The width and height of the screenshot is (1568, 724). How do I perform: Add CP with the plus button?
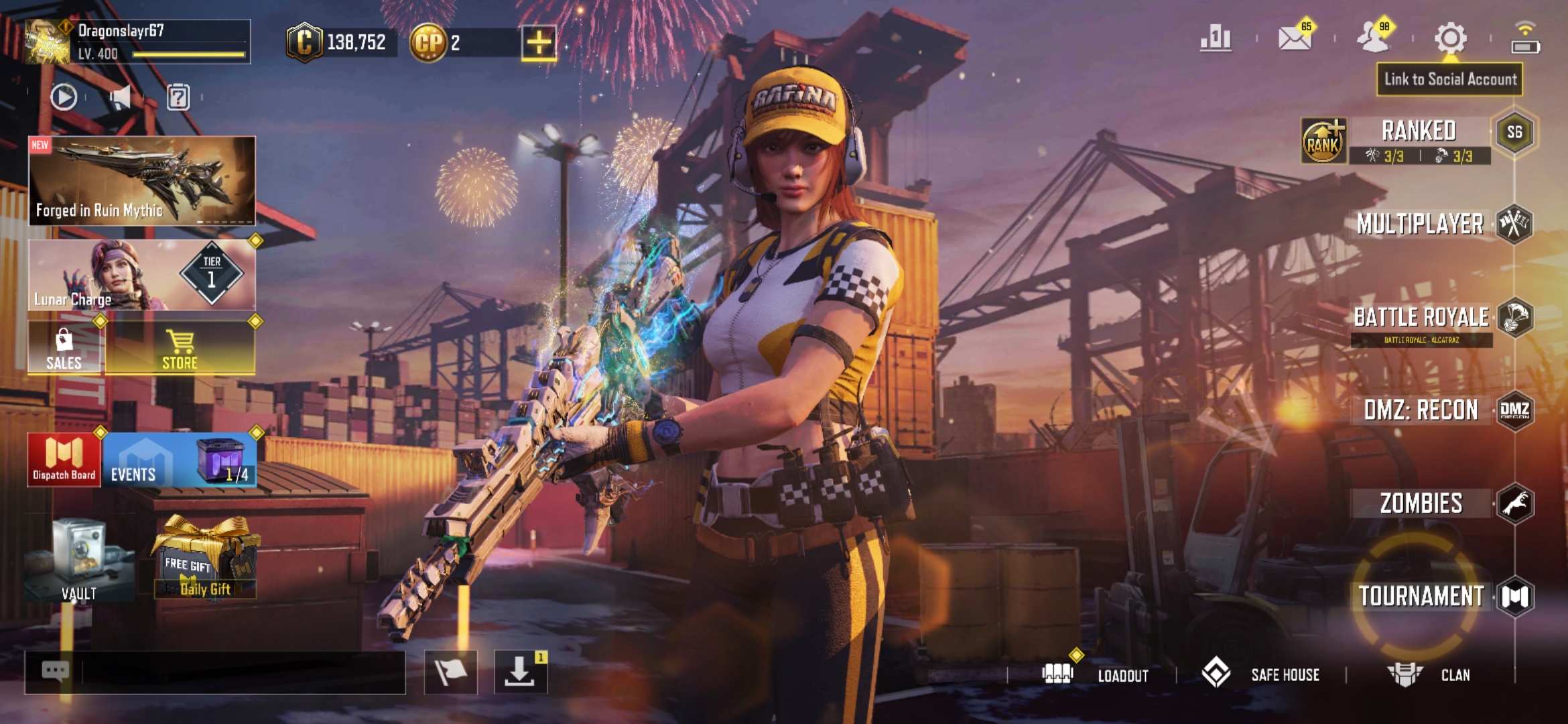(x=539, y=43)
